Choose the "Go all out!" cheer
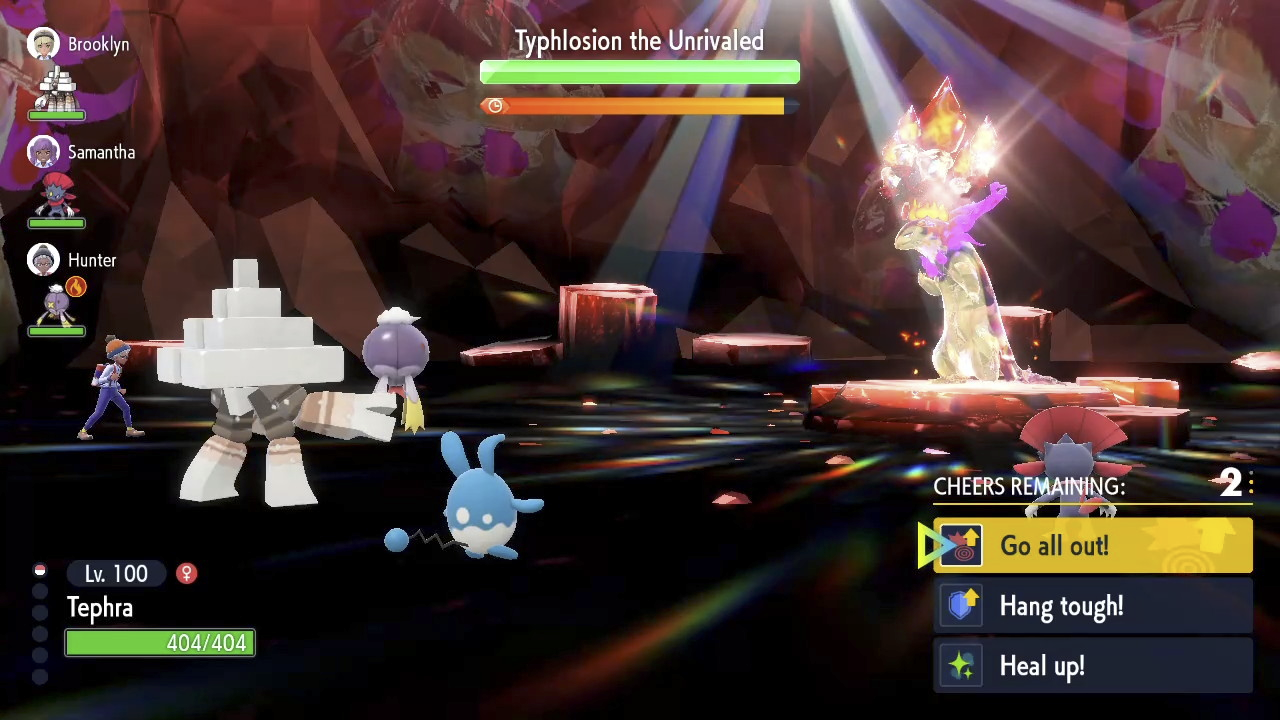Image resolution: width=1280 pixels, height=720 pixels. [1092, 546]
